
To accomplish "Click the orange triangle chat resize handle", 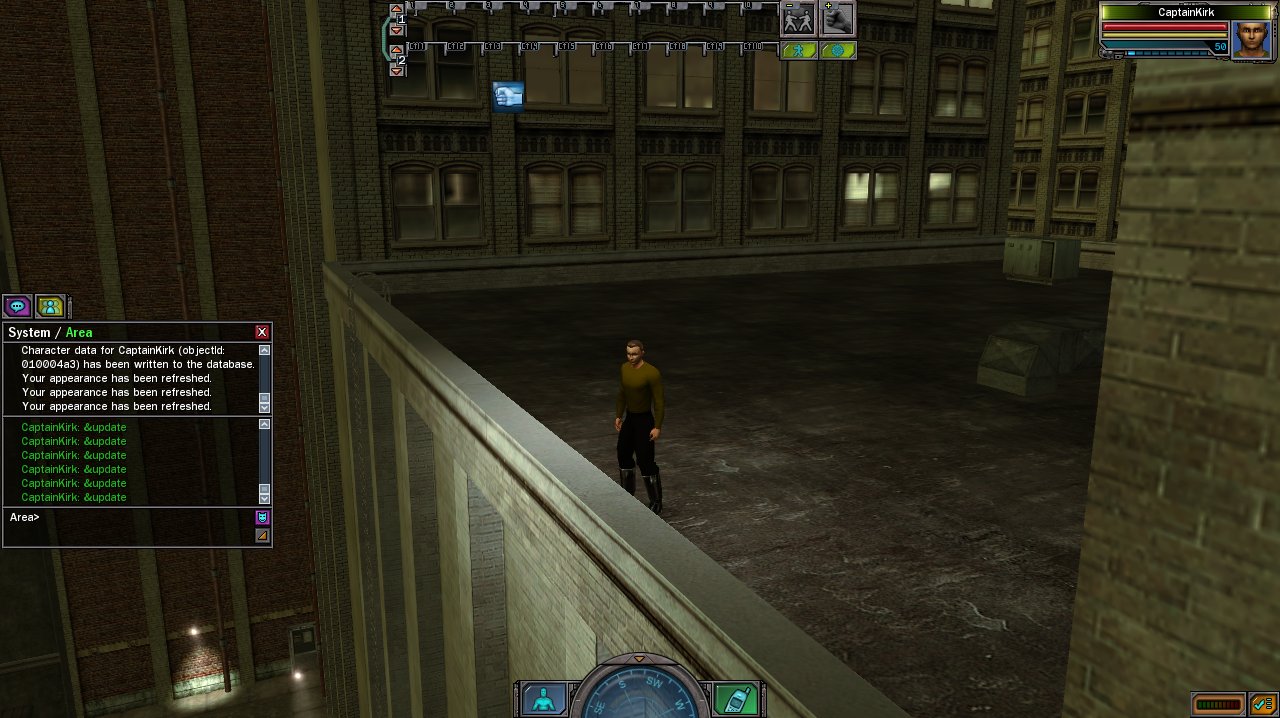I will [262, 536].
